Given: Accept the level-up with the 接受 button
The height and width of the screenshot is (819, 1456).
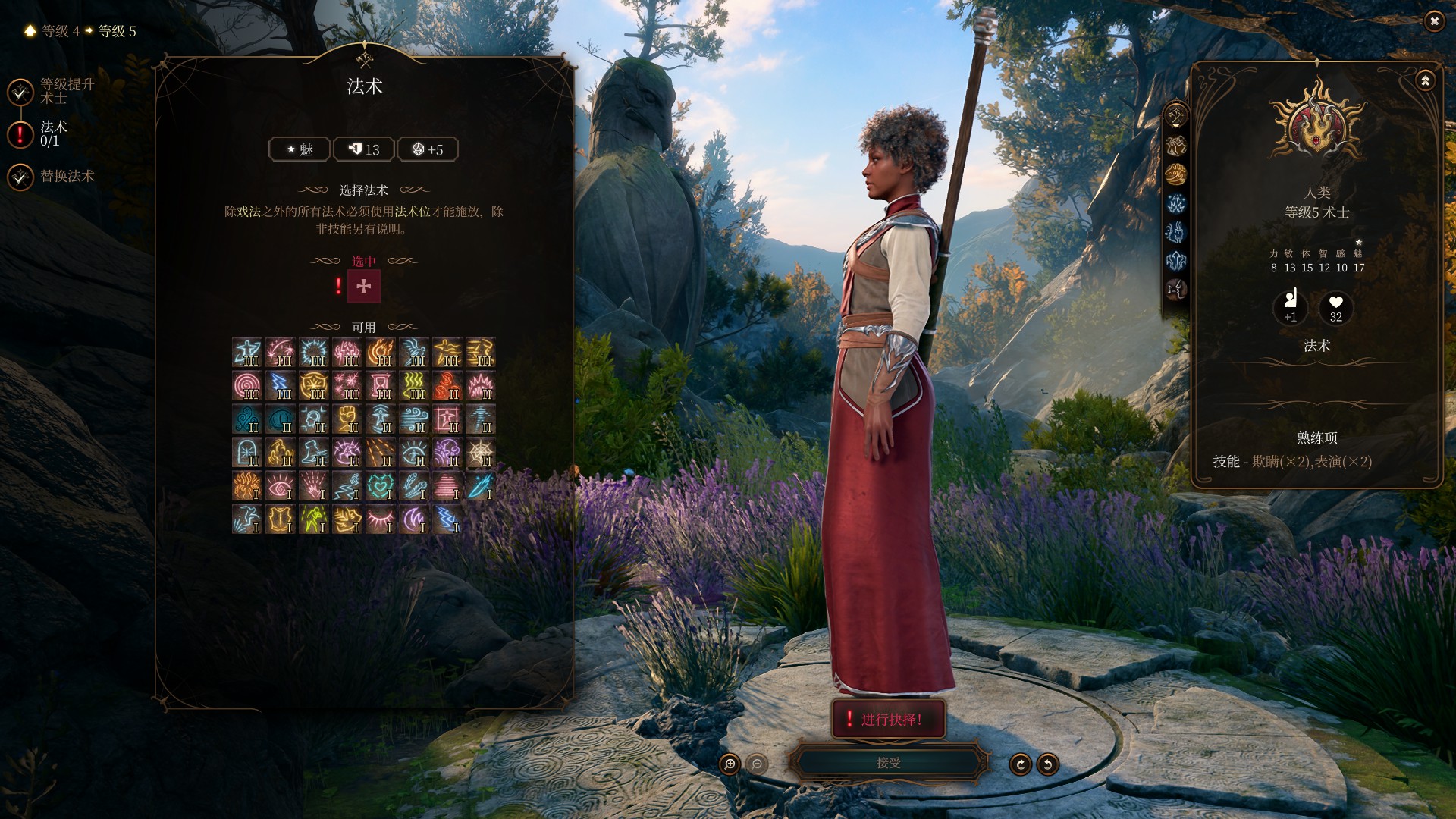Looking at the screenshot, I should [888, 763].
